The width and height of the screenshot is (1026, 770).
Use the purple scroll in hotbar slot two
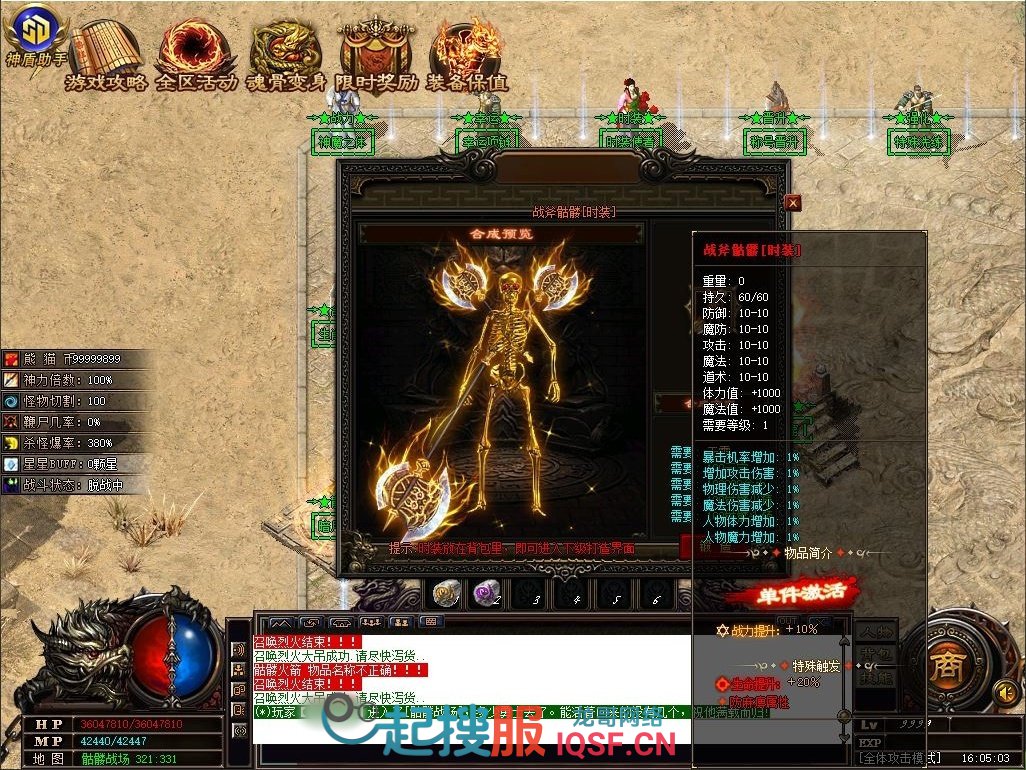pos(487,595)
